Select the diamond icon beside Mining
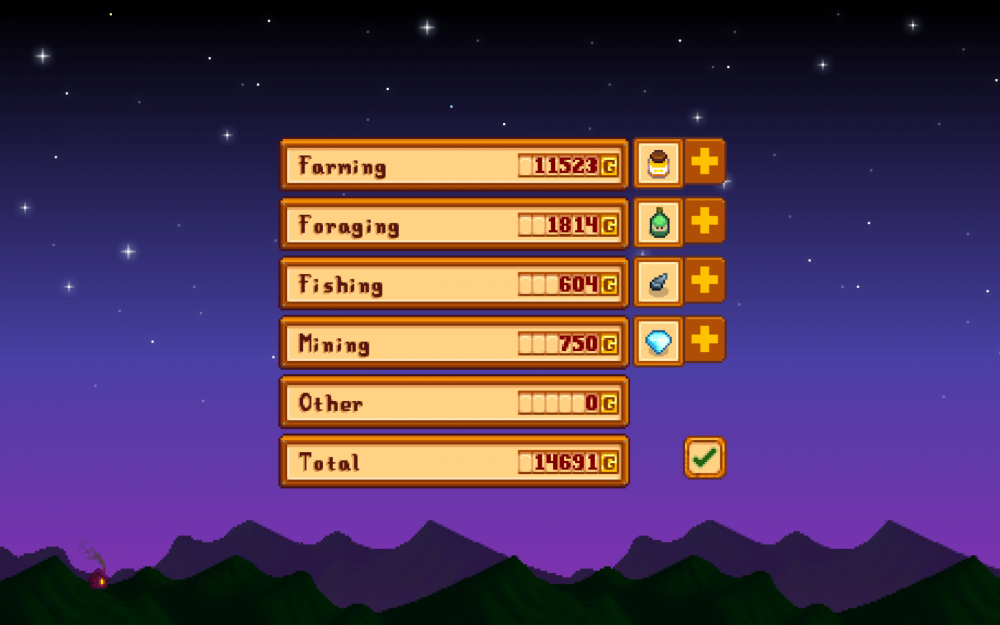Screen dimensions: 1000x625 (658, 341)
